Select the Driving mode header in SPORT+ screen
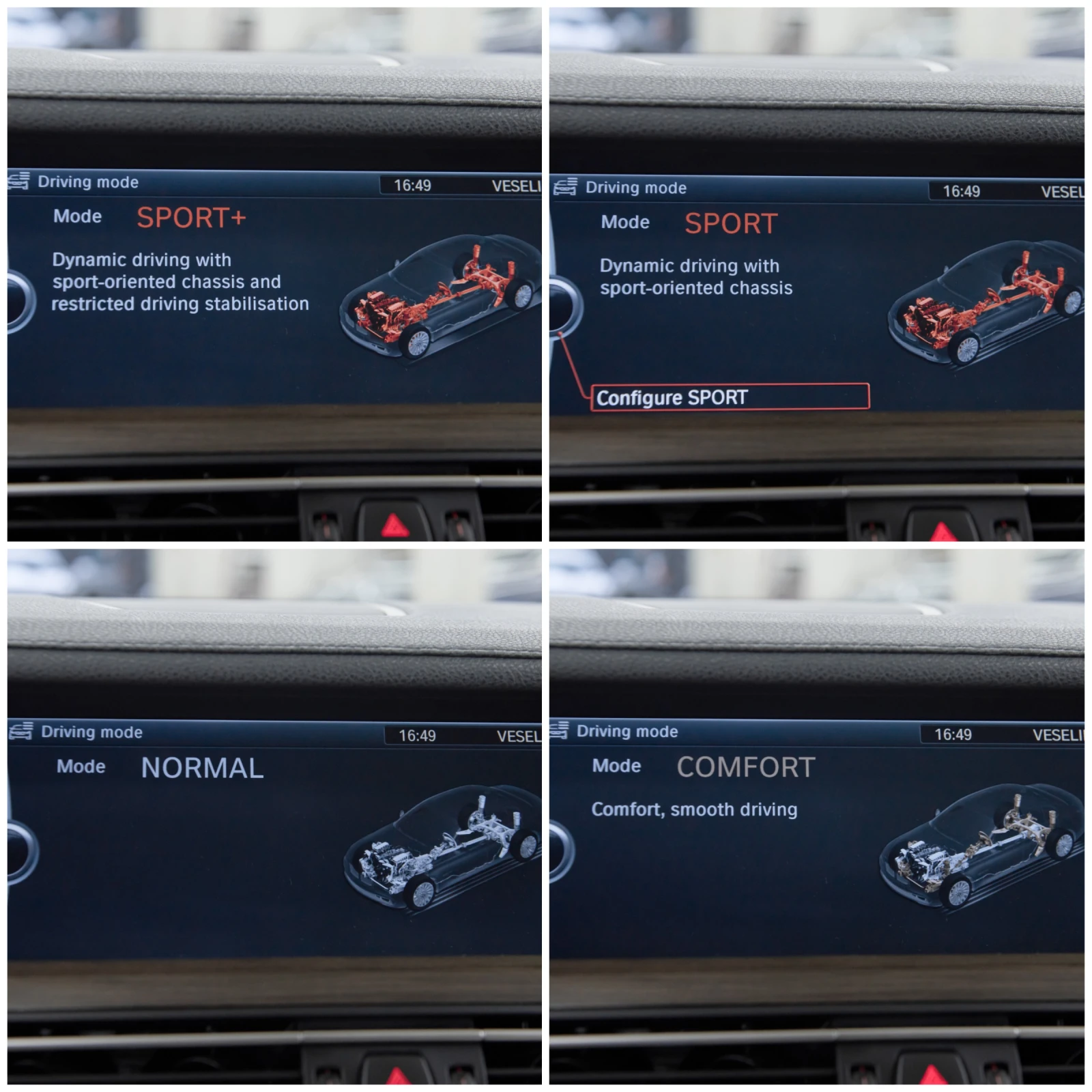 point(87,182)
